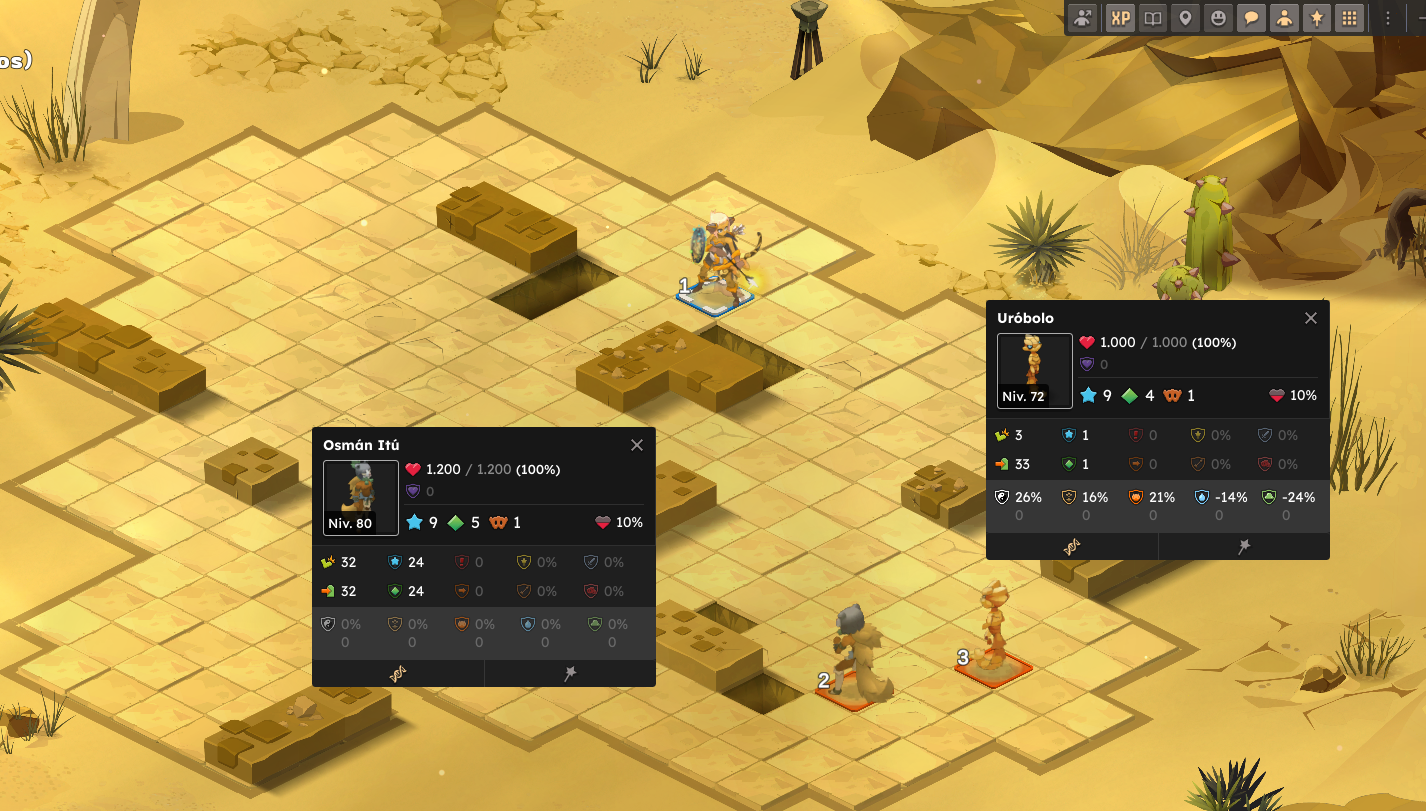Open the three-dot more options menu
1426x811 pixels.
[x=1388, y=18]
